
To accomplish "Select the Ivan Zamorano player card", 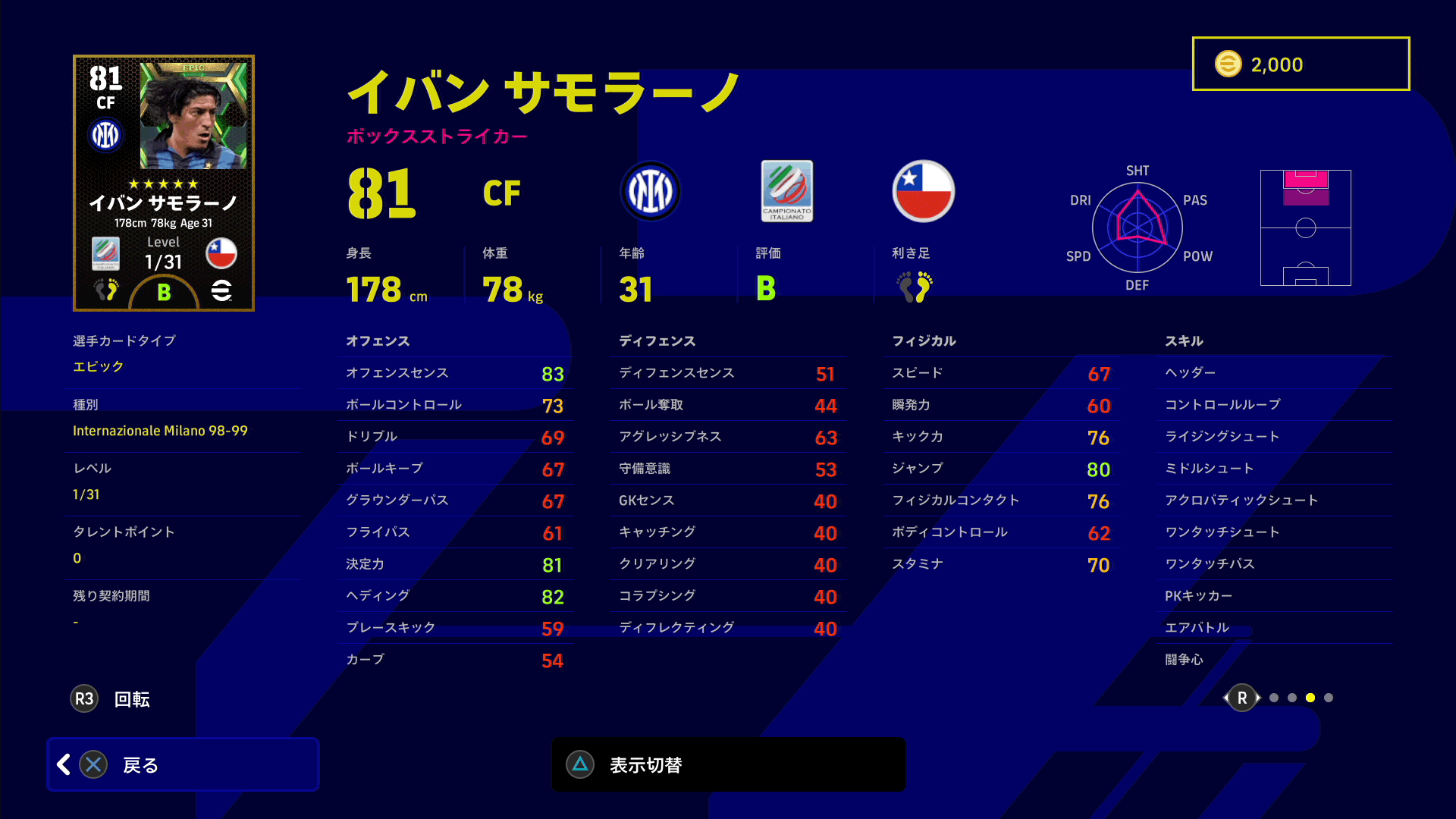I will click(164, 183).
